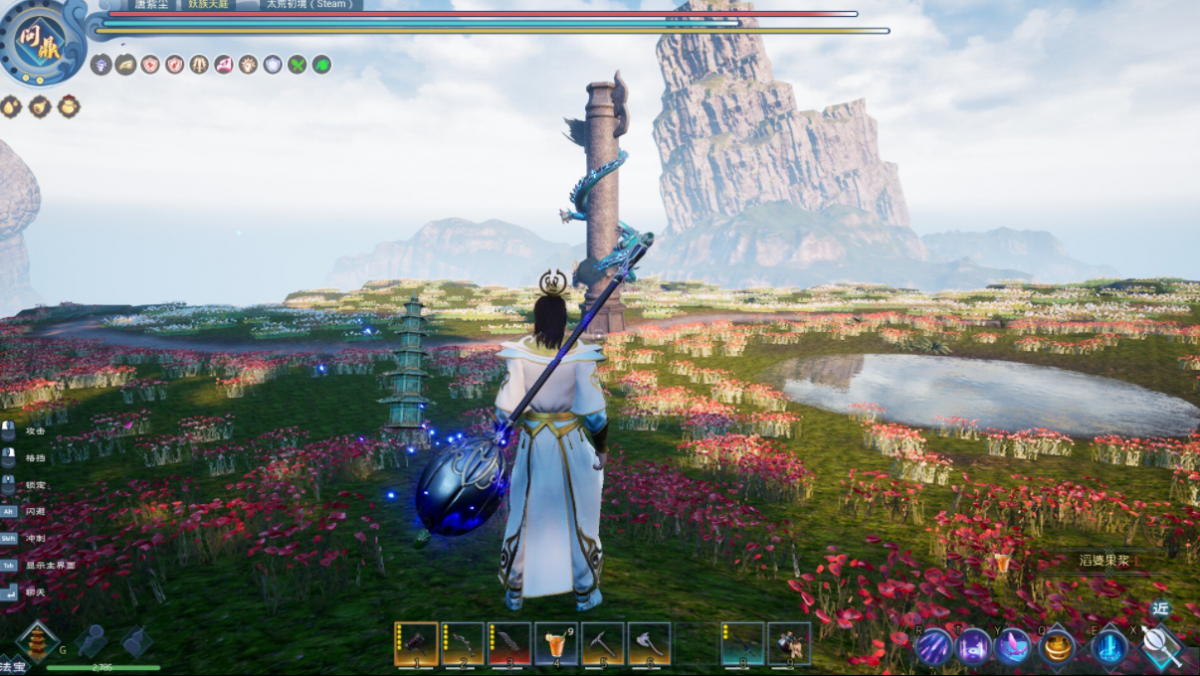Click the white mace weapon icon
The width and height of the screenshot is (1200, 676).
pos(1162,647)
